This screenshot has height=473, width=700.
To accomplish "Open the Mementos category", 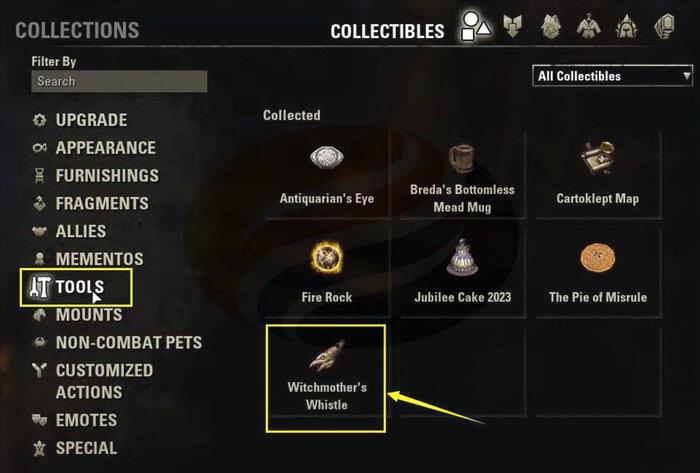I will click(99, 259).
